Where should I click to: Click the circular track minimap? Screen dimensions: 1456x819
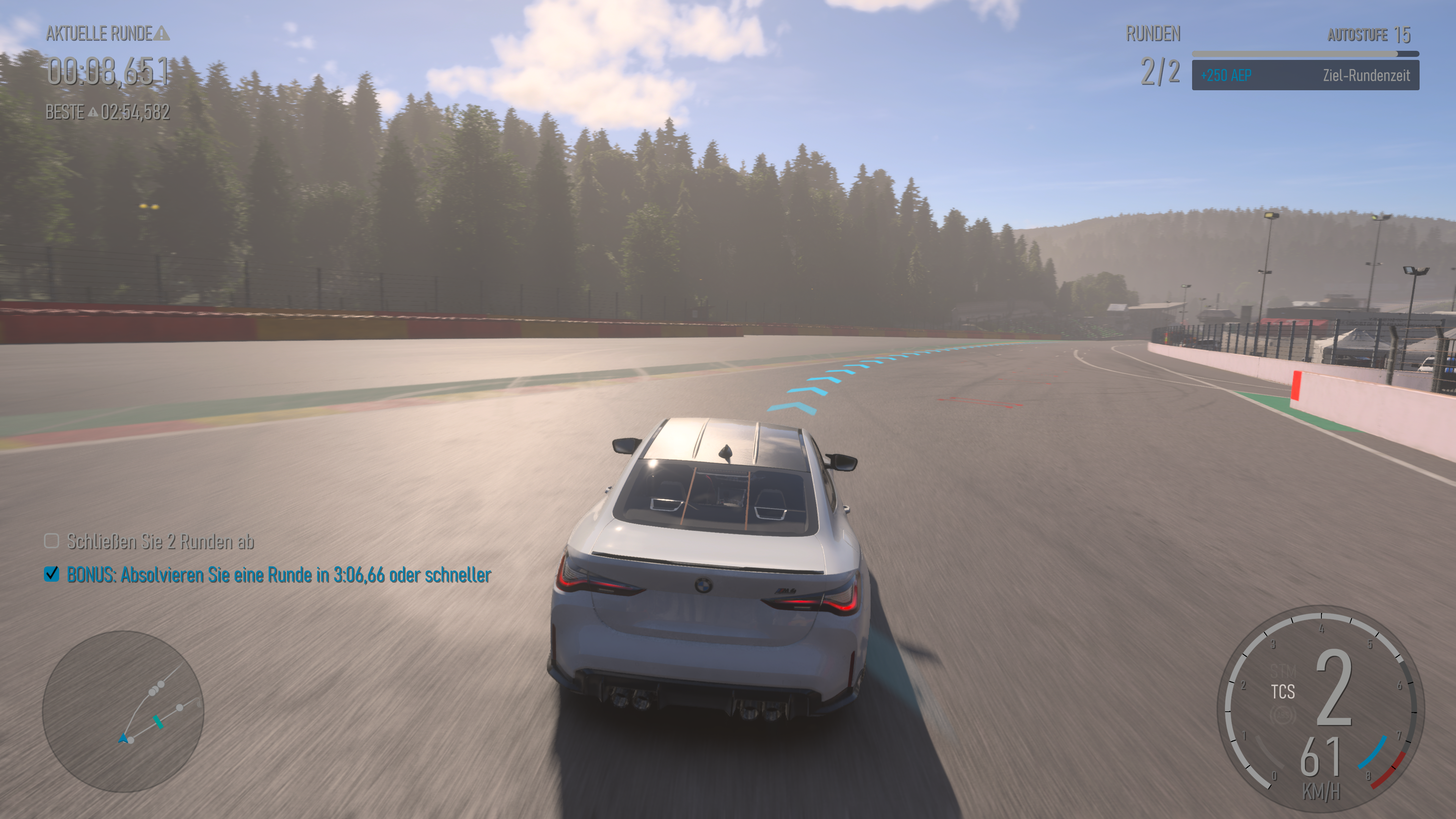[x=122, y=711]
